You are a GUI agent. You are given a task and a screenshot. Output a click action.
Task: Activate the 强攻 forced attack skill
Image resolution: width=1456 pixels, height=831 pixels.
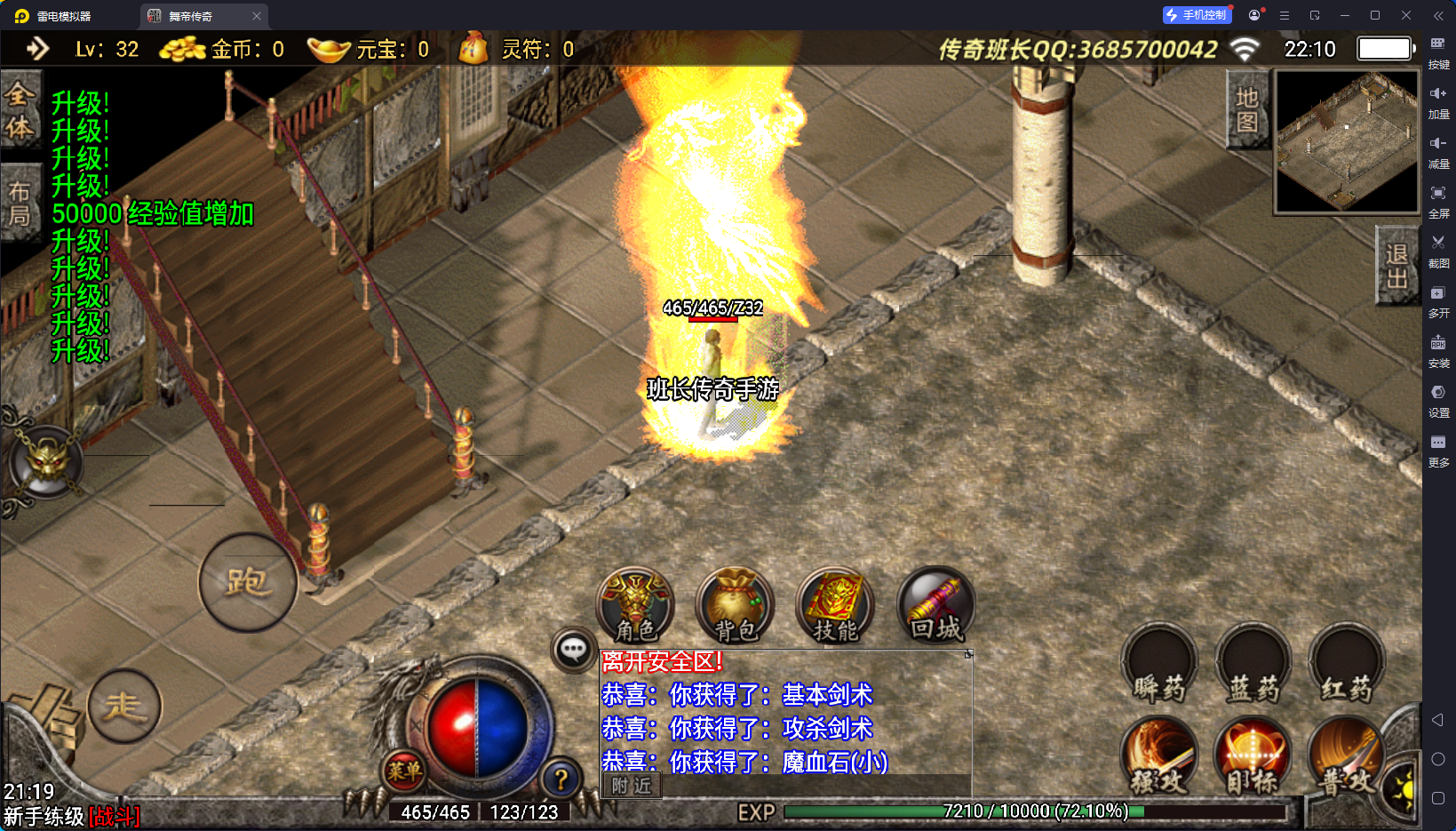1159,757
